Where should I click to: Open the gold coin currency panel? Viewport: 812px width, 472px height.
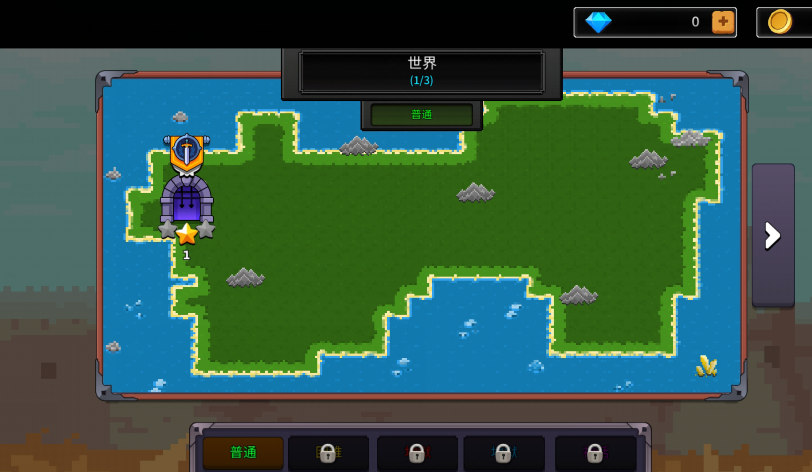(782, 22)
